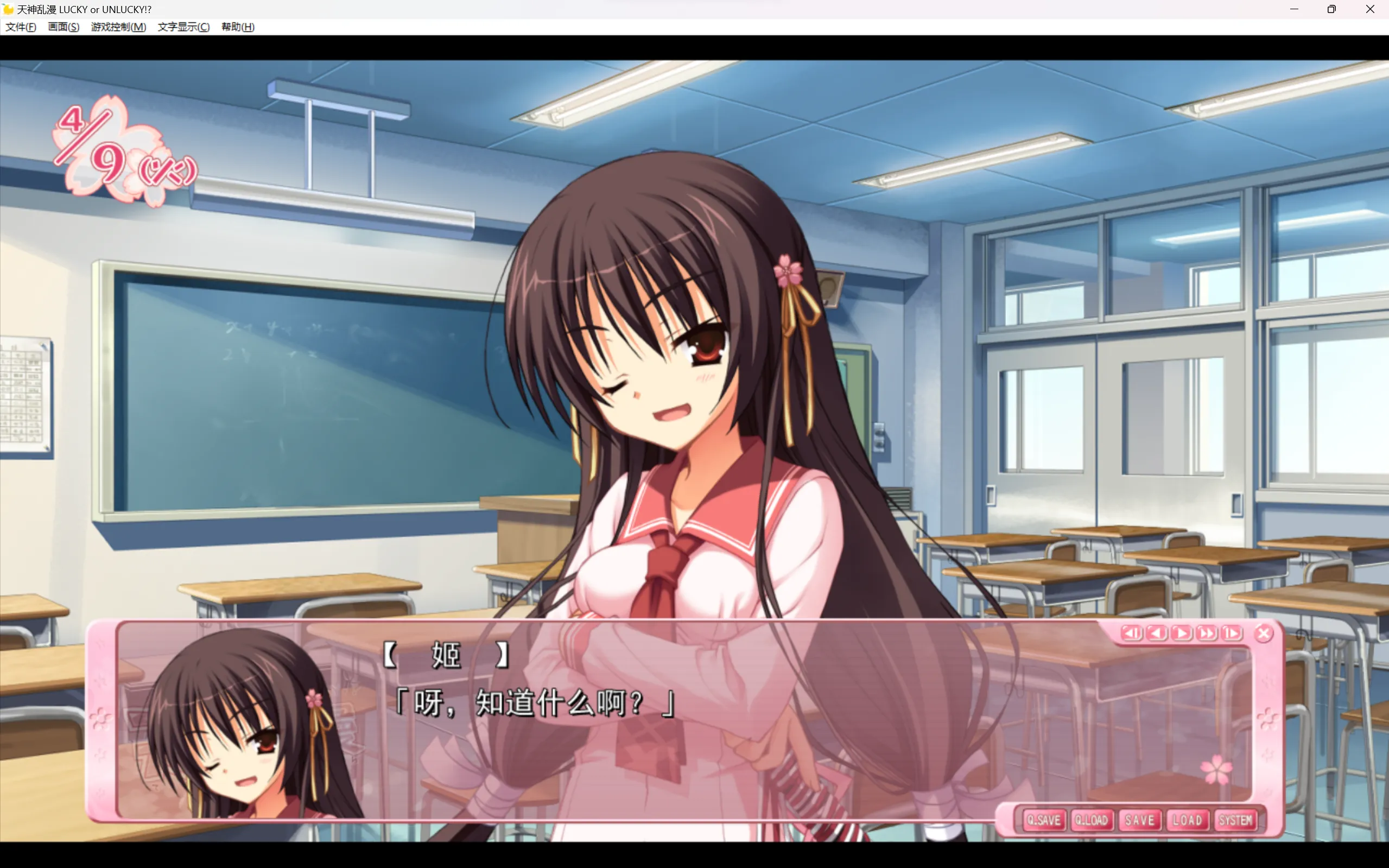Open the 文件(F) menu
This screenshot has width=1389, height=868.
point(21,27)
